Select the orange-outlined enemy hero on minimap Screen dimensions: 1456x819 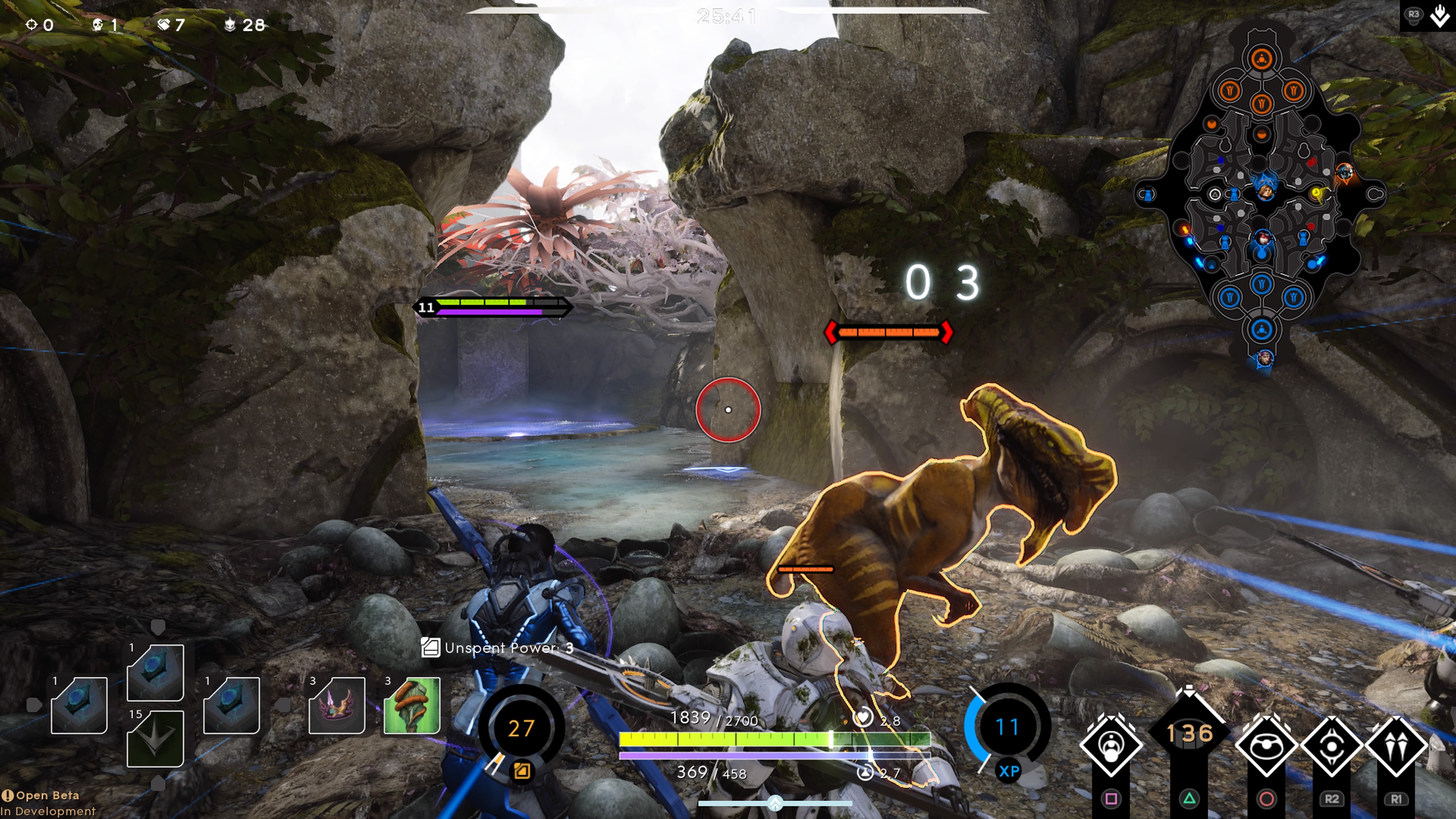click(x=1345, y=171)
